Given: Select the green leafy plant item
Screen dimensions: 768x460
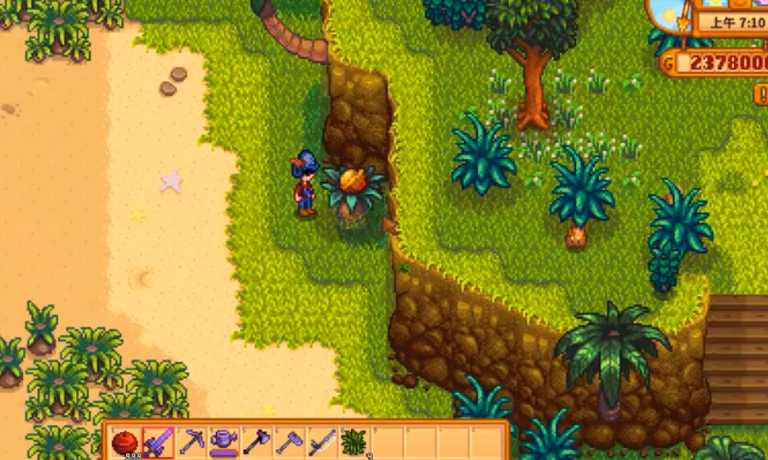Looking at the screenshot, I should (354, 442).
